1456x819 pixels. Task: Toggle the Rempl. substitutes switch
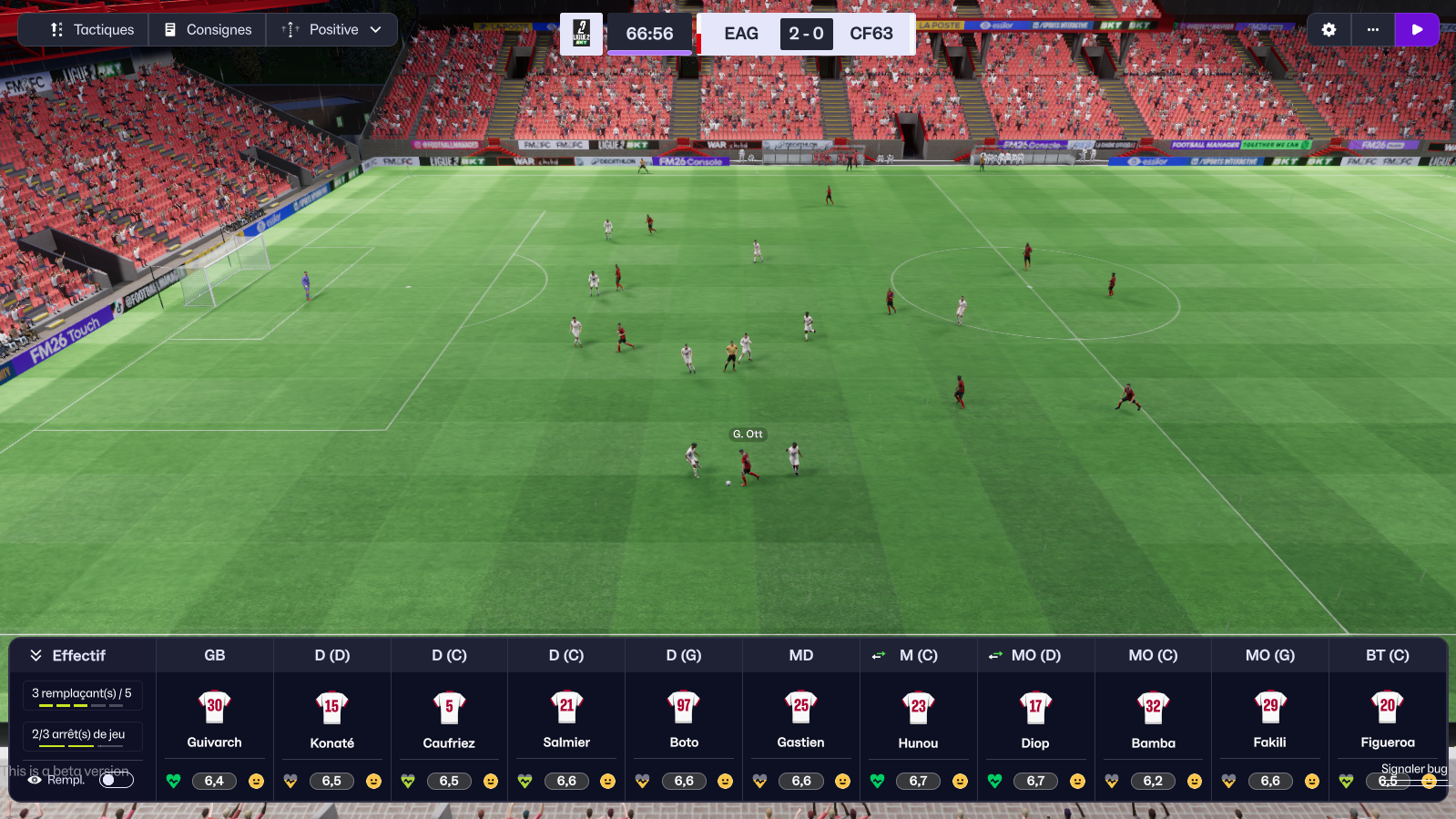click(x=117, y=780)
